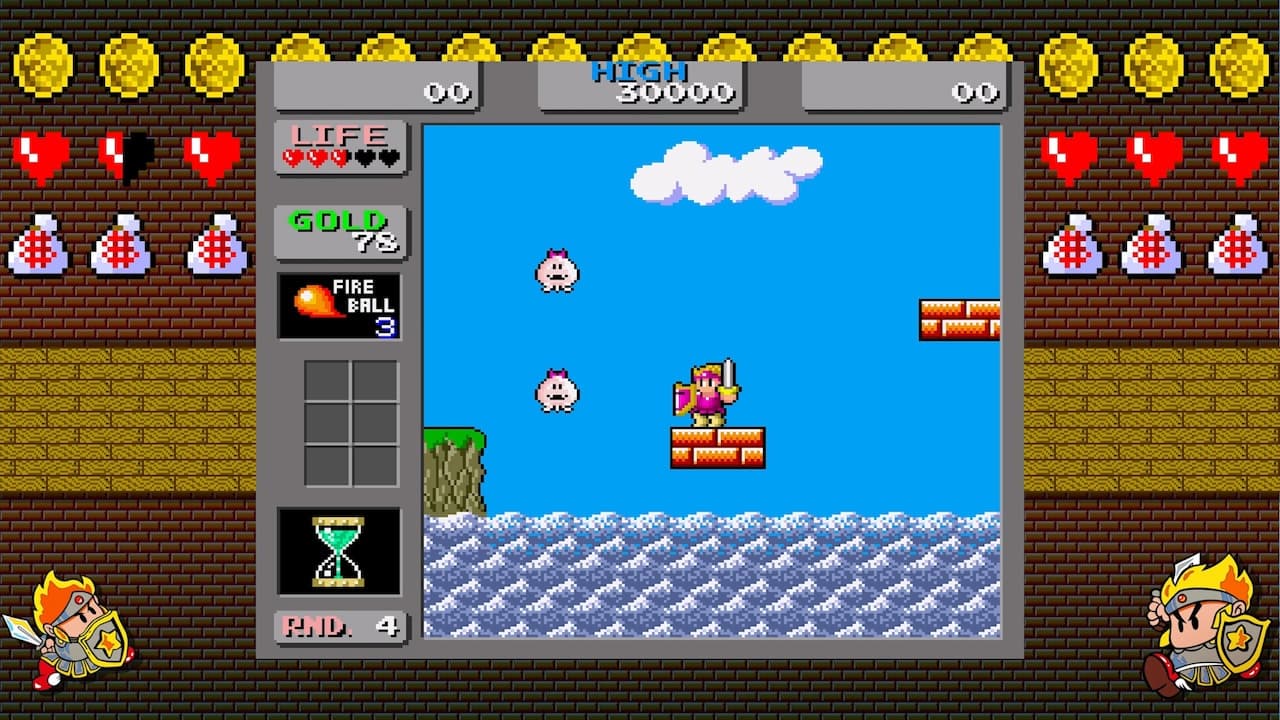Click the player character on the brick platform
Image resolution: width=1280 pixels, height=720 pixels.
click(x=706, y=390)
